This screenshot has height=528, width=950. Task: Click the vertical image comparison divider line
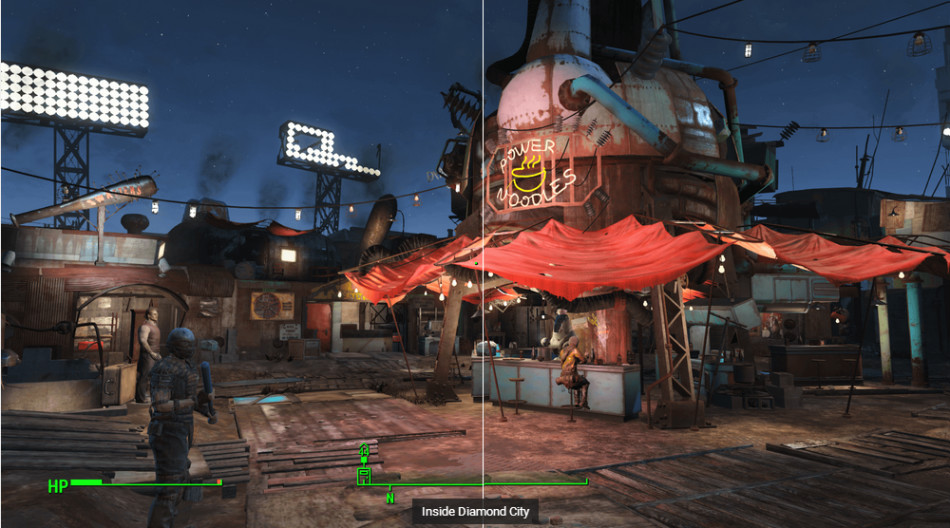(483, 250)
